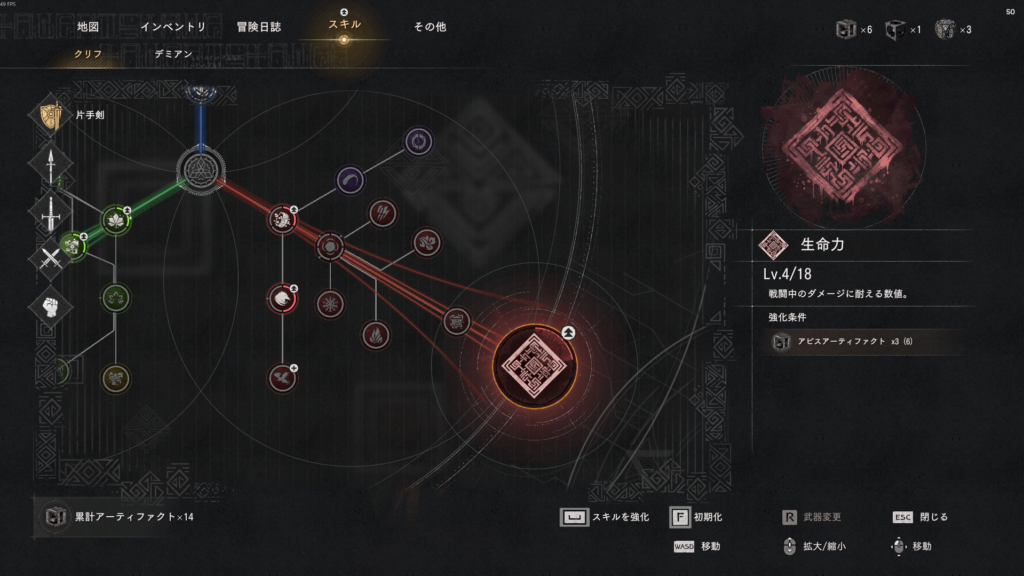This screenshot has height=576, width=1024.
Task: Switch to the インベントリ tab
Action: coord(174,27)
